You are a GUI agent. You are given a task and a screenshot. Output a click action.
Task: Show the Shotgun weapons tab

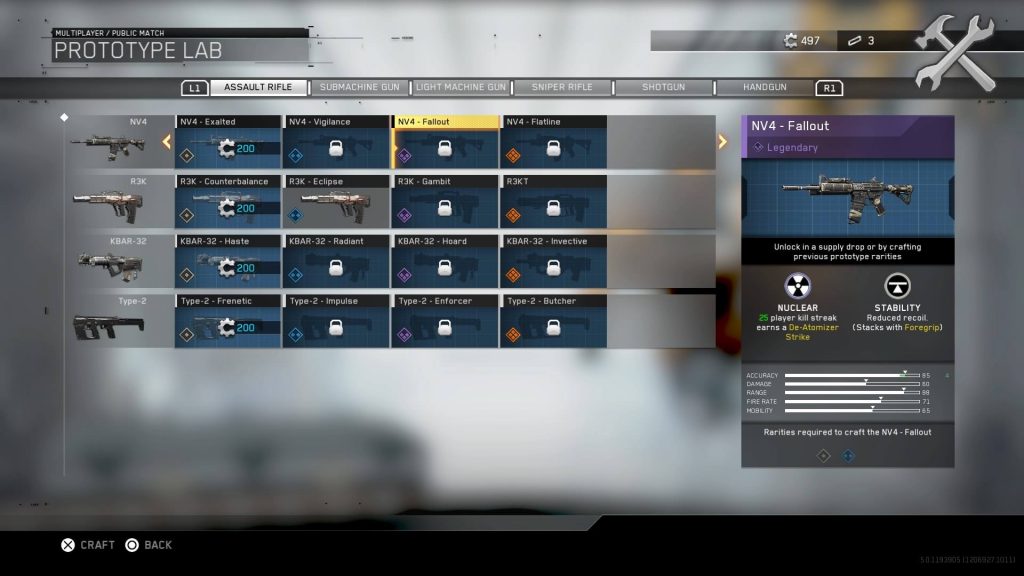(x=663, y=87)
